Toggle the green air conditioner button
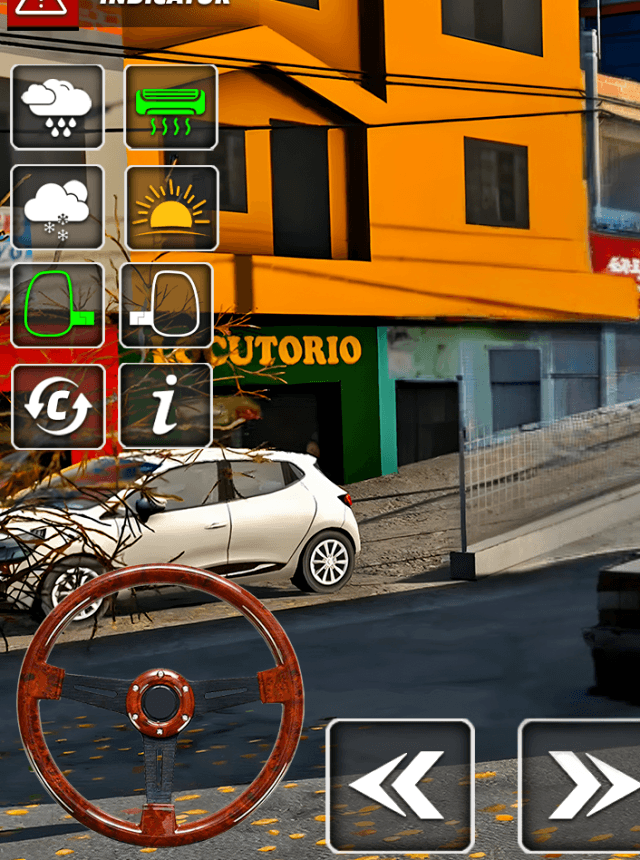The image size is (640, 860). (171, 107)
